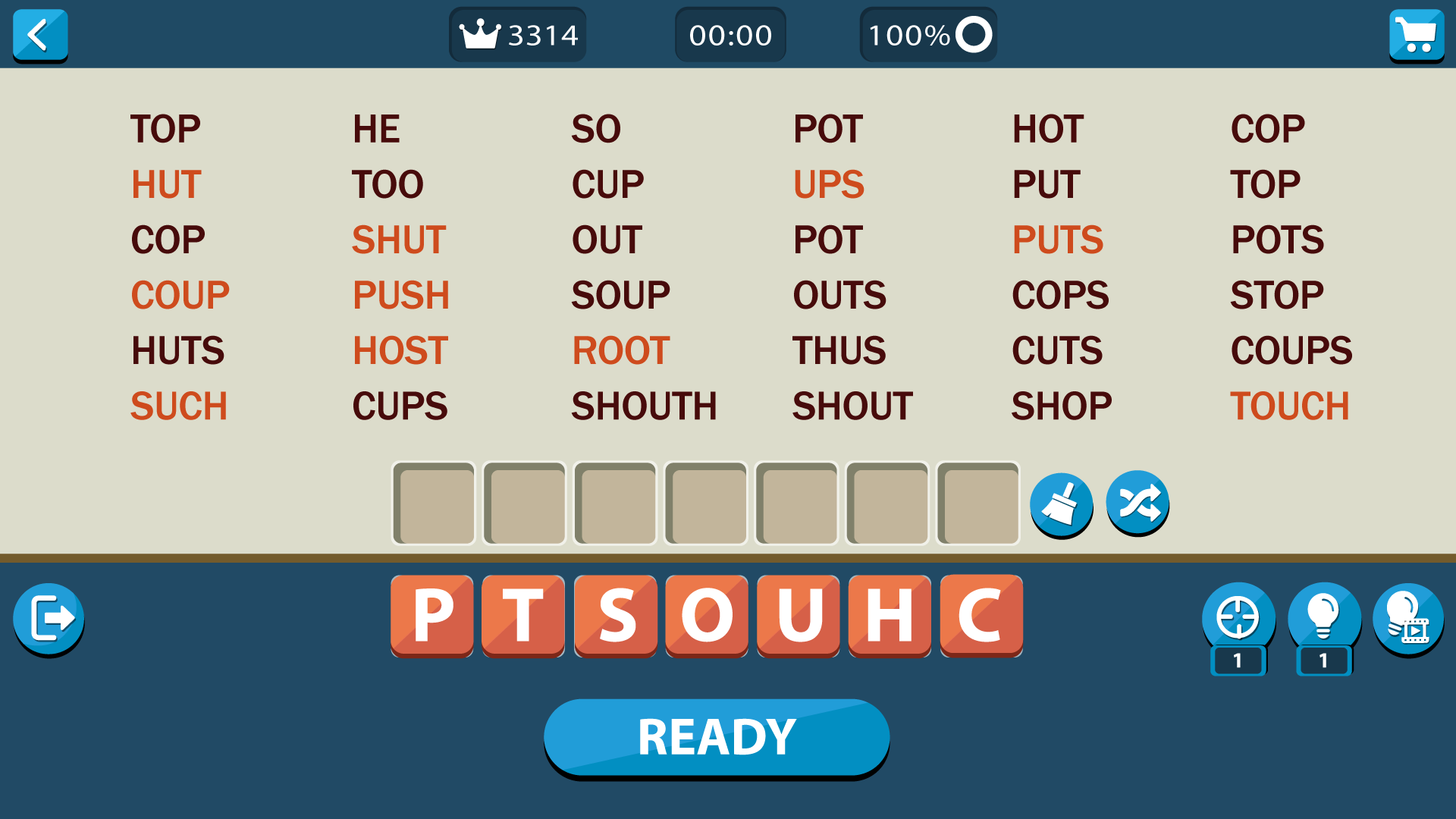Clear the answer with the broom icon
1456x819 pixels.
tap(1062, 504)
